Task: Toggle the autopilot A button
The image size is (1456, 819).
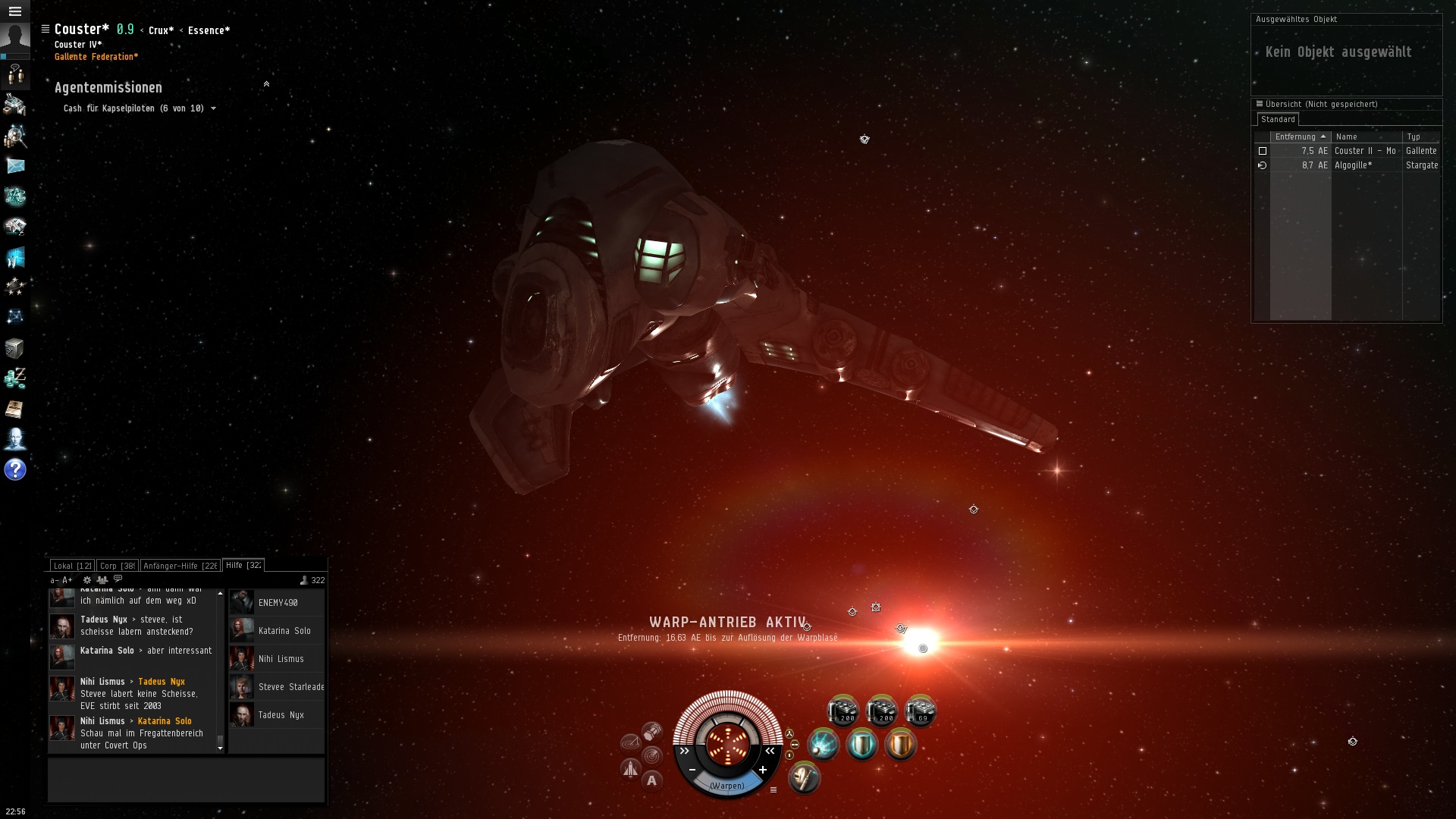Action: pos(651,780)
